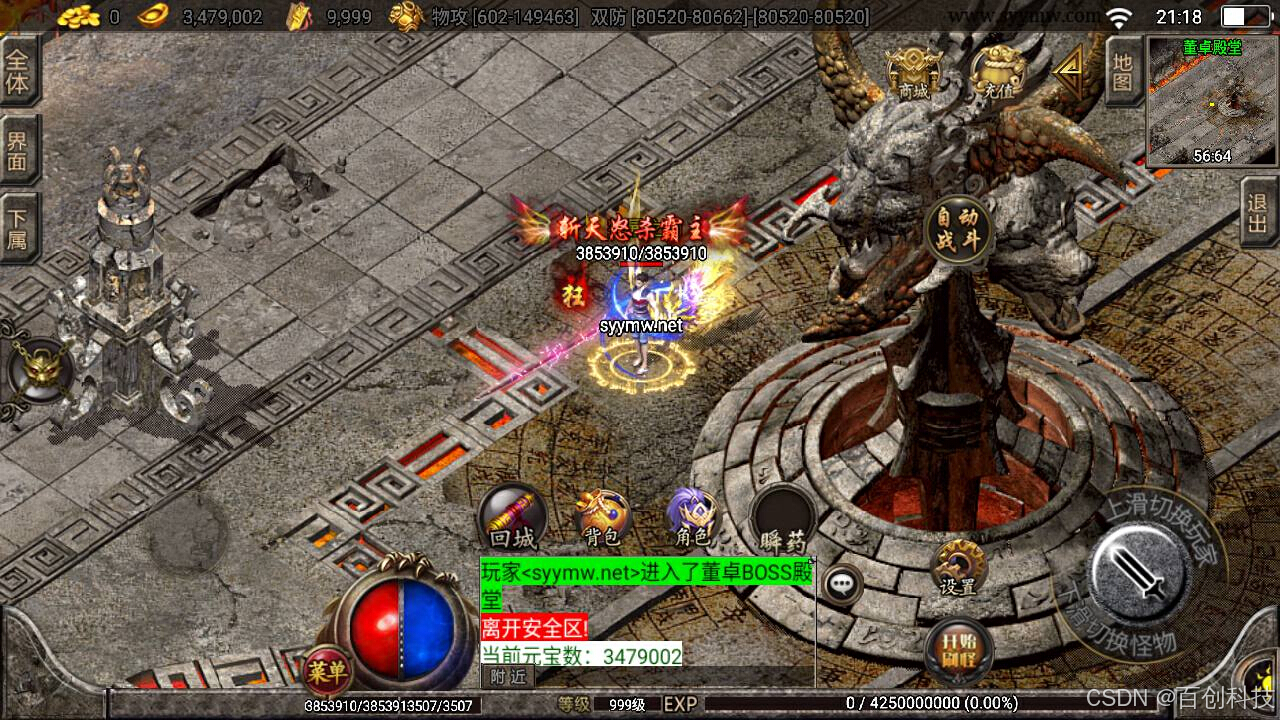Open the 背包 backpack
The width and height of the screenshot is (1280, 720).
pyautogui.click(x=603, y=519)
